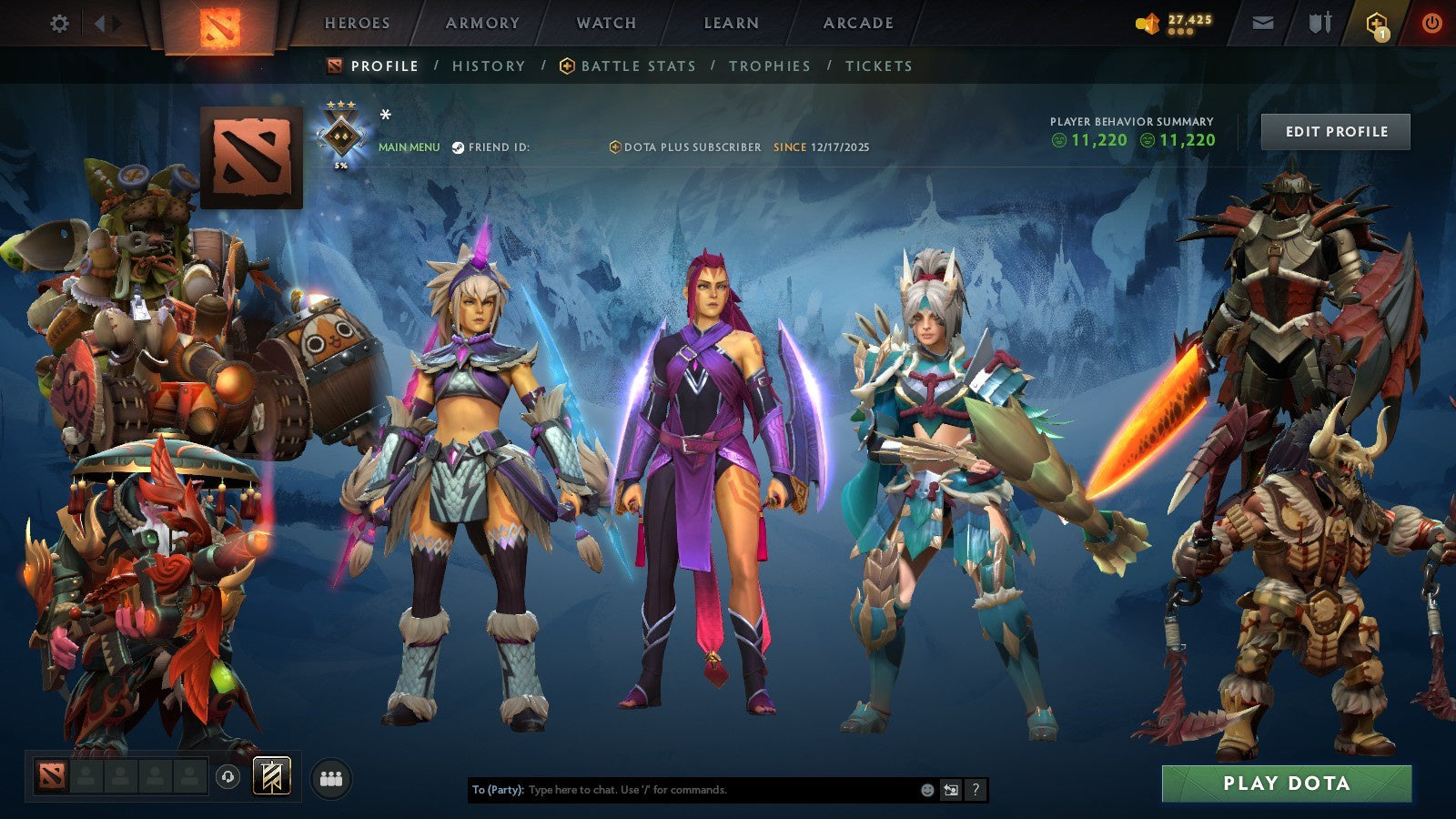The height and width of the screenshot is (819, 1456).
Task: Click the power button to exit Dota
Action: [x=1431, y=23]
